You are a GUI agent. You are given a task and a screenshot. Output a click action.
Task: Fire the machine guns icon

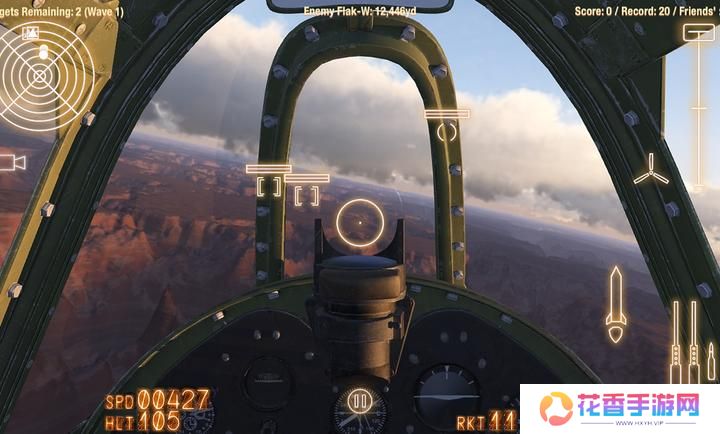683,340
